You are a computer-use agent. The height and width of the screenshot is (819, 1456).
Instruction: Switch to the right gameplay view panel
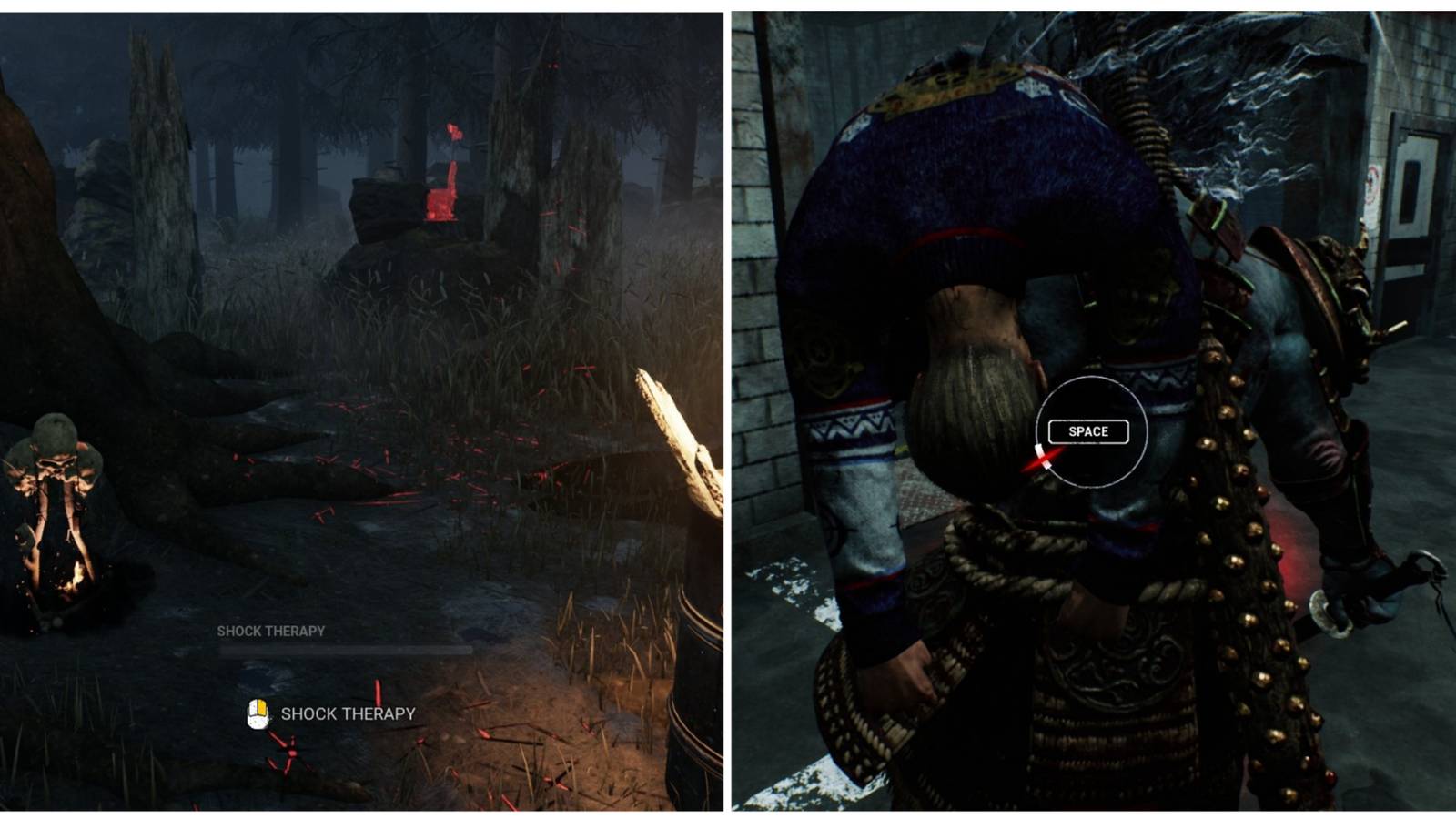pyautogui.click(x=1092, y=409)
